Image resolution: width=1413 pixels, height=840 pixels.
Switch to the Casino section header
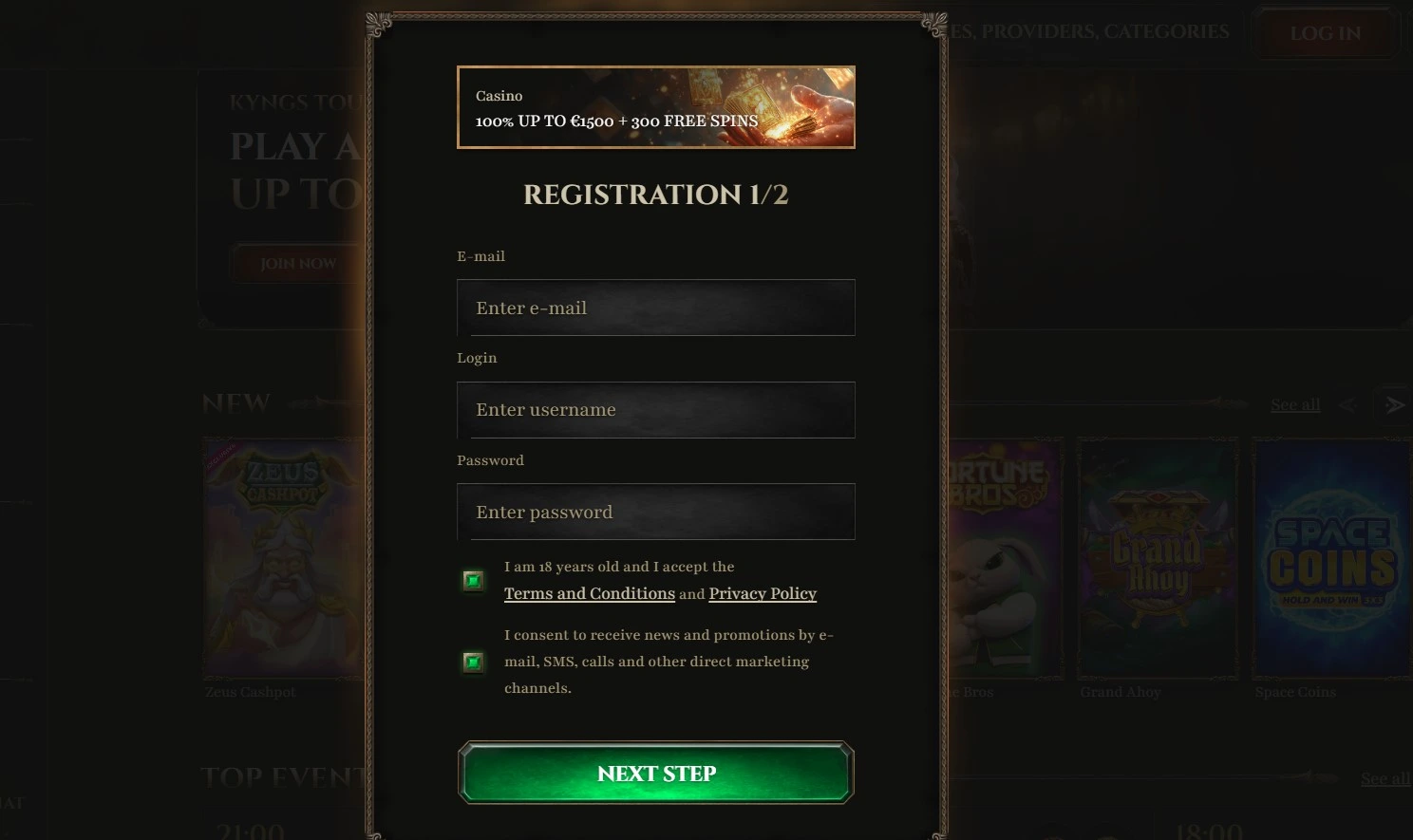pyautogui.click(x=499, y=96)
